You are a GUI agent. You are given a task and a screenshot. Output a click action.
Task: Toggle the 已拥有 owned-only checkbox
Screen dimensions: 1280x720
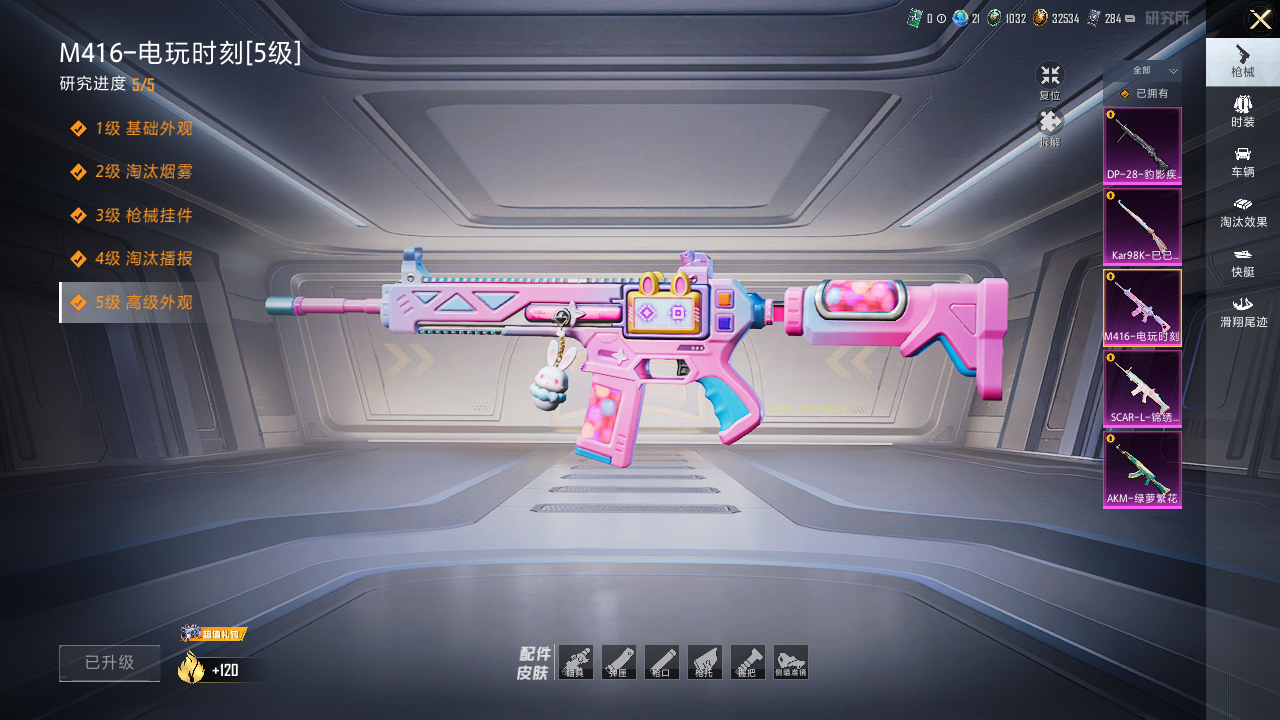(1125, 94)
